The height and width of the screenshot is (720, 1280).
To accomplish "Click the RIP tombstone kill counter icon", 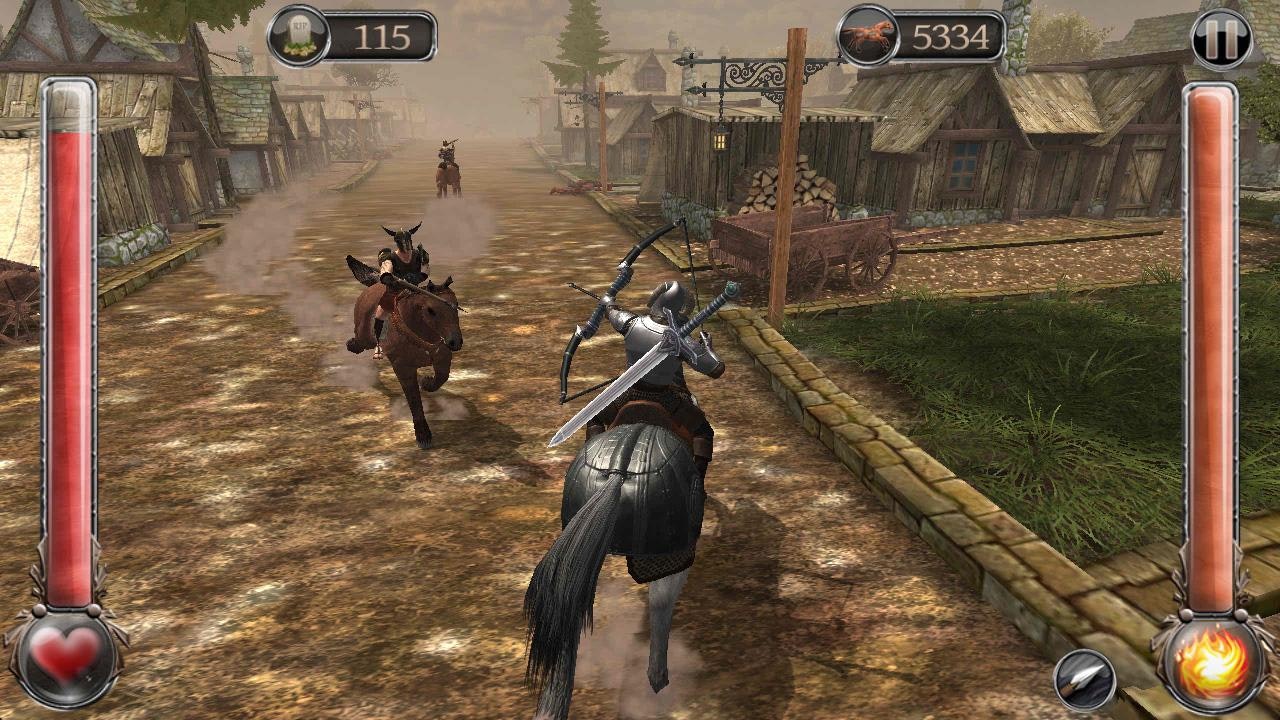I will (297, 32).
